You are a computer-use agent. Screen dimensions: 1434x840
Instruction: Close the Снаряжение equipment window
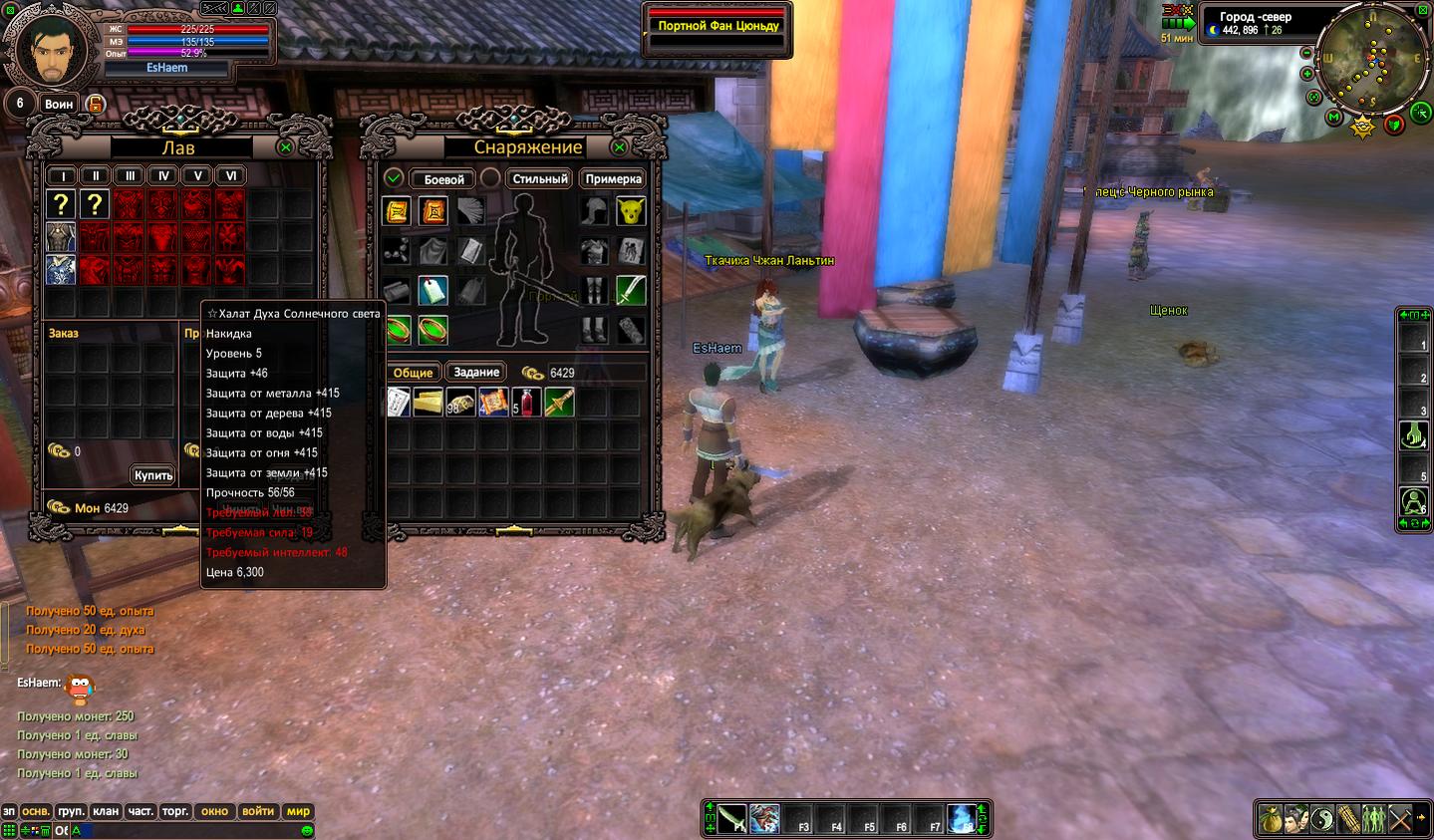click(x=619, y=147)
